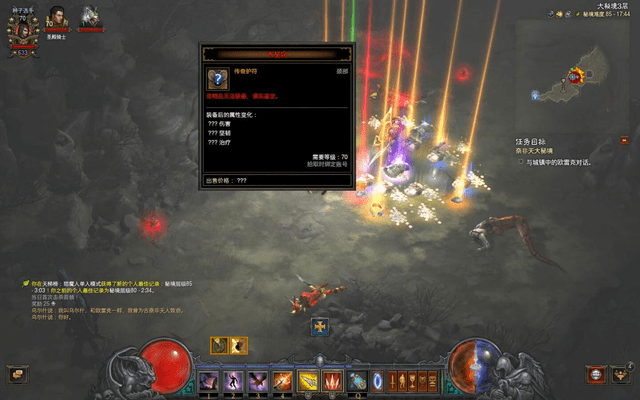Click the first golden buff icon above skills
The height and width of the screenshot is (400, 640).
tap(220, 345)
